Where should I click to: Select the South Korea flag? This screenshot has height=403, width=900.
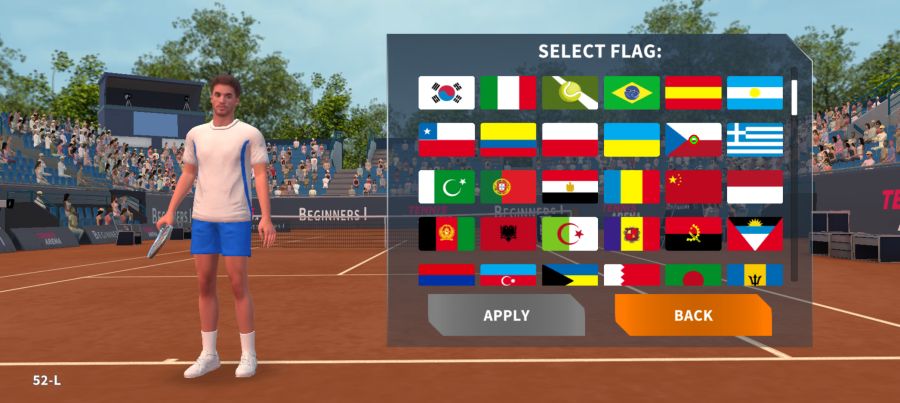point(446,93)
